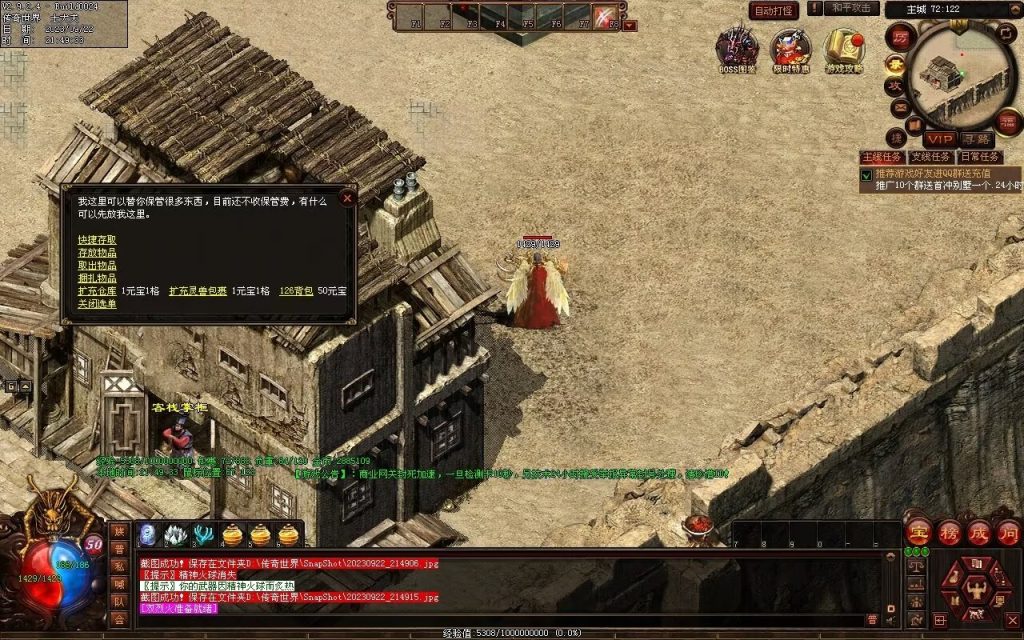Click 关闭选单 to close the menu
Image resolution: width=1024 pixels, height=640 pixels.
click(x=97, y=303)
